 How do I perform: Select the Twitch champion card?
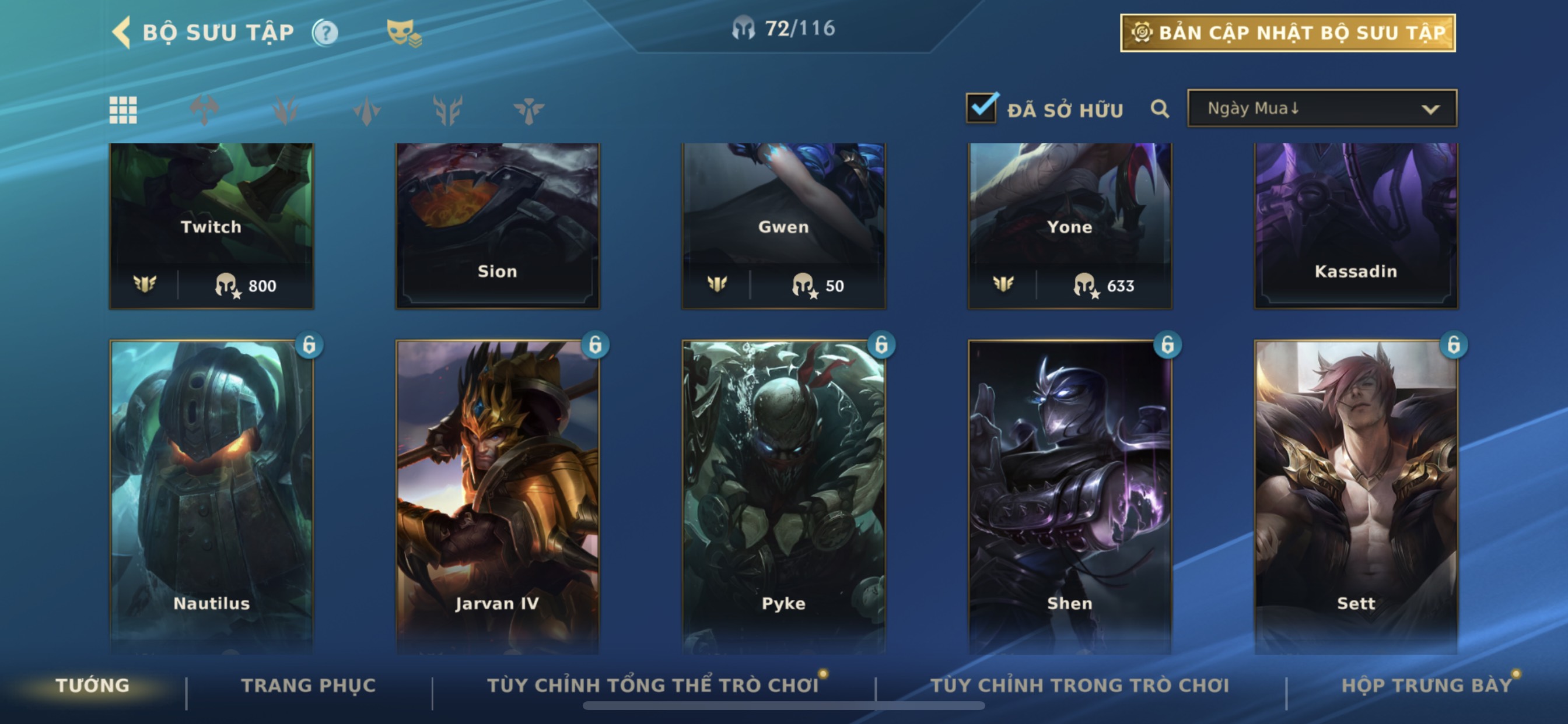(211, 225)
